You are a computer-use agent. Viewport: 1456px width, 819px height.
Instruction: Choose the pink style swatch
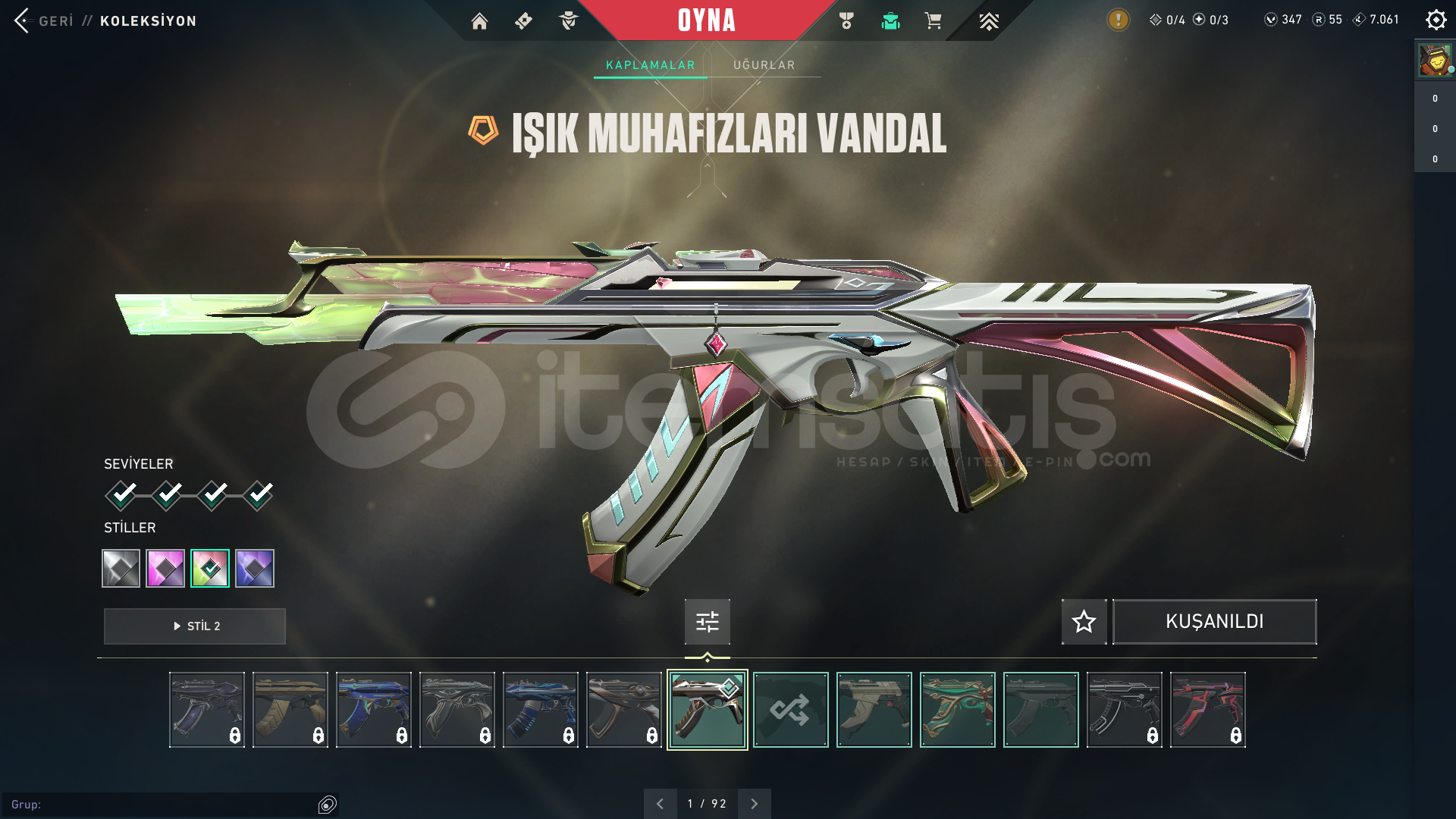pyautogui.click(x=165, y=568)
